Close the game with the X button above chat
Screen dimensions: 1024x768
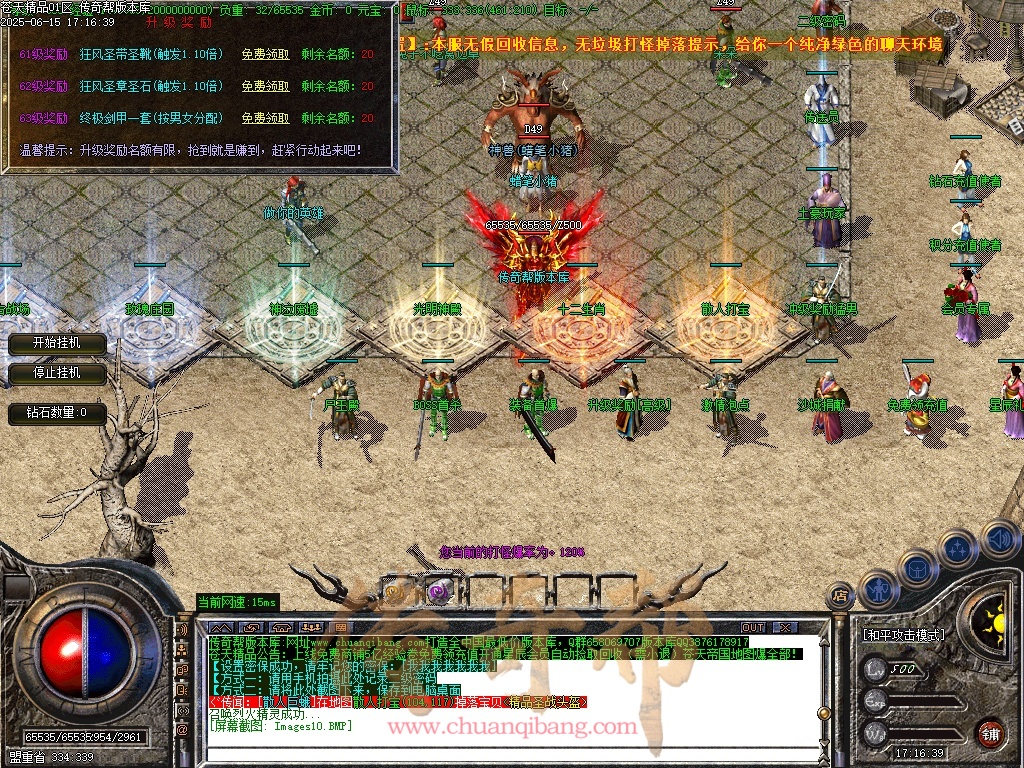785,627
